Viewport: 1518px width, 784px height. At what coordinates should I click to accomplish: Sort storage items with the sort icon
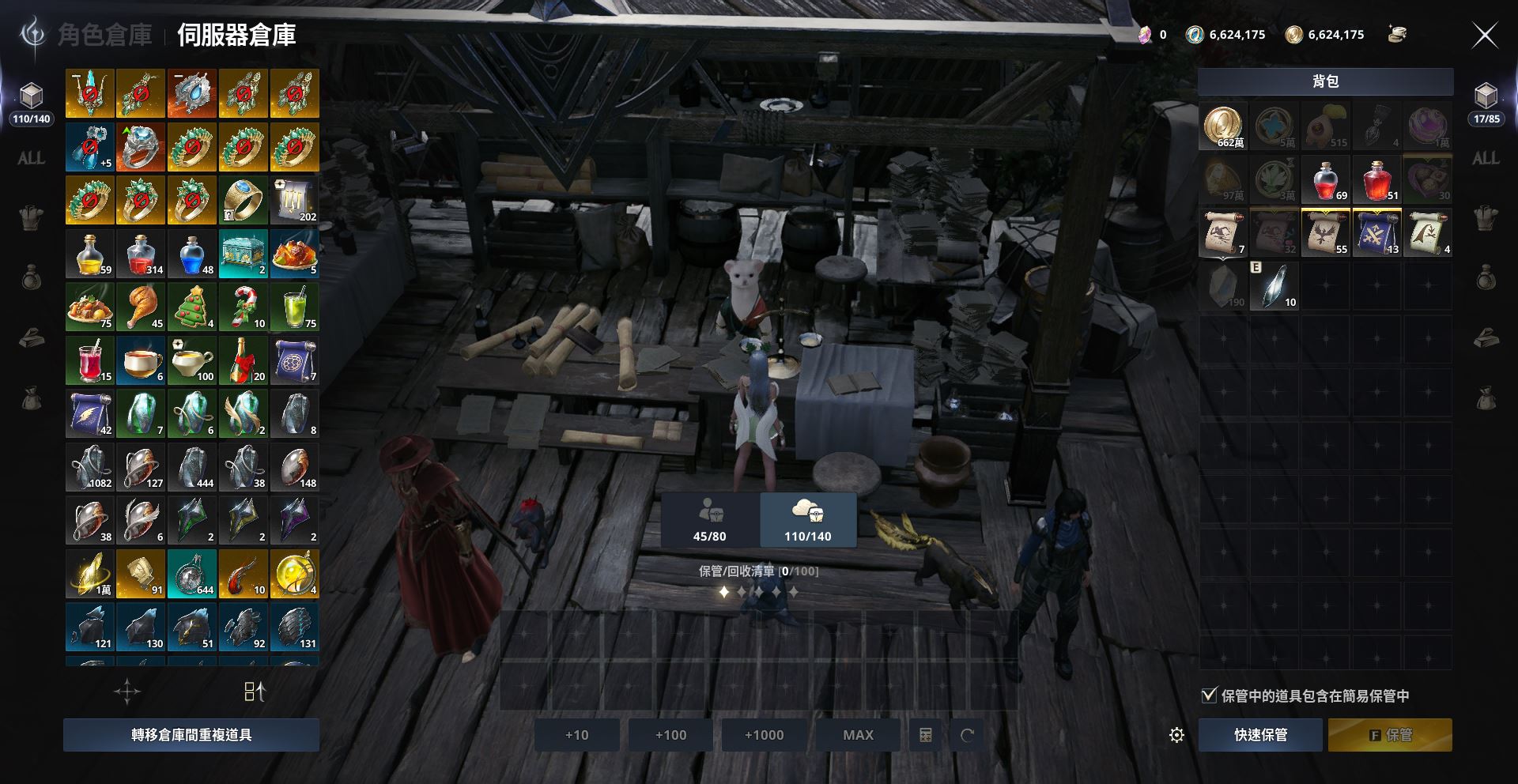tap(255, 692)
